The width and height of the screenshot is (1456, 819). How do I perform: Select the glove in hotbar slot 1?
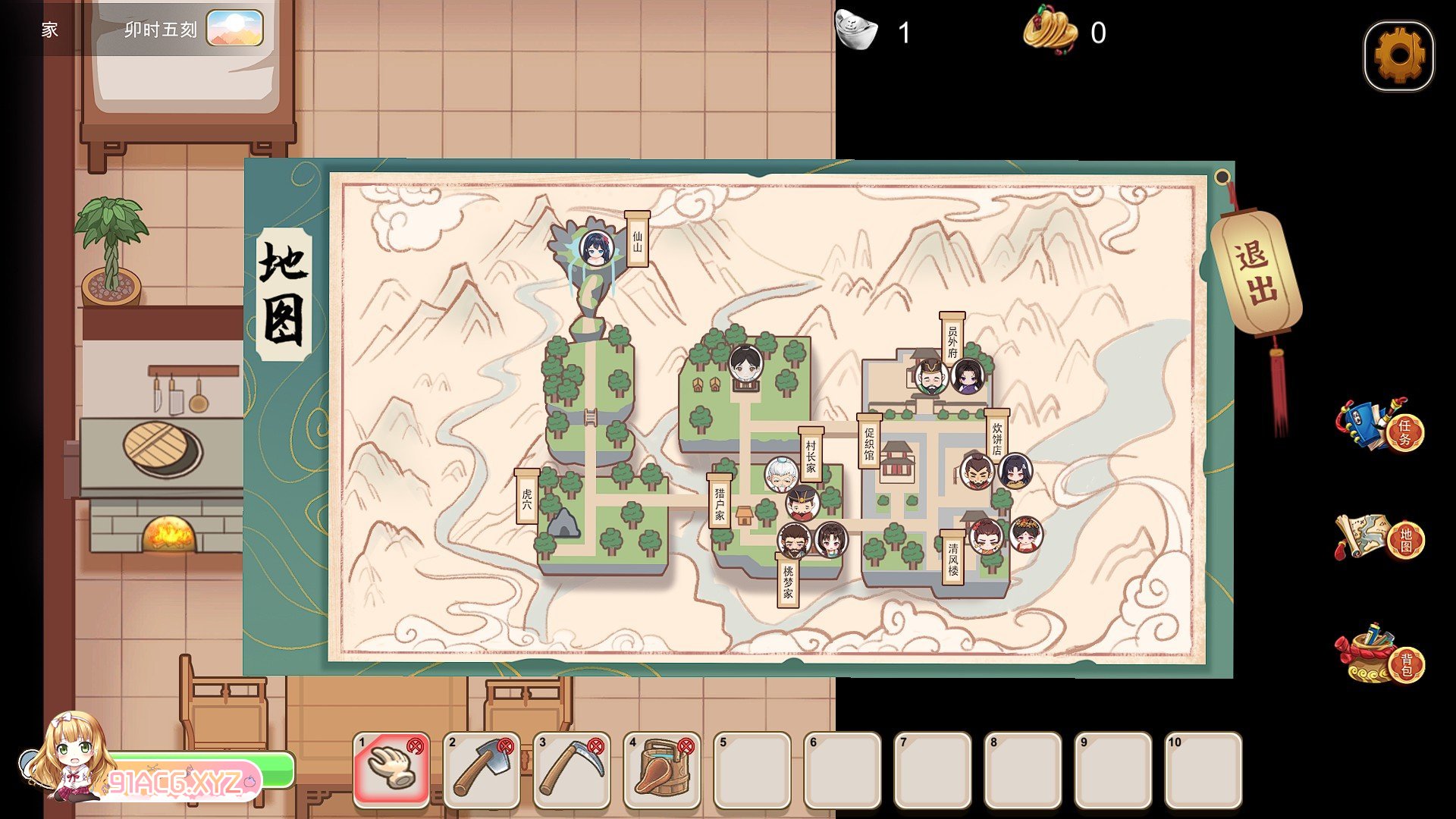(x=391, y=769)
